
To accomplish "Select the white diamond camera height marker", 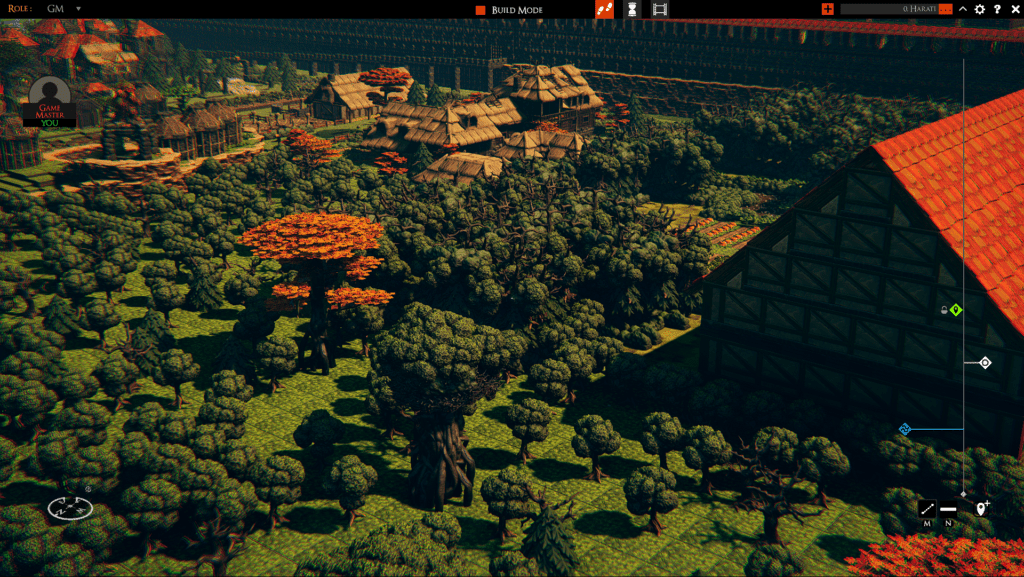I will click(x=985, y=363).
